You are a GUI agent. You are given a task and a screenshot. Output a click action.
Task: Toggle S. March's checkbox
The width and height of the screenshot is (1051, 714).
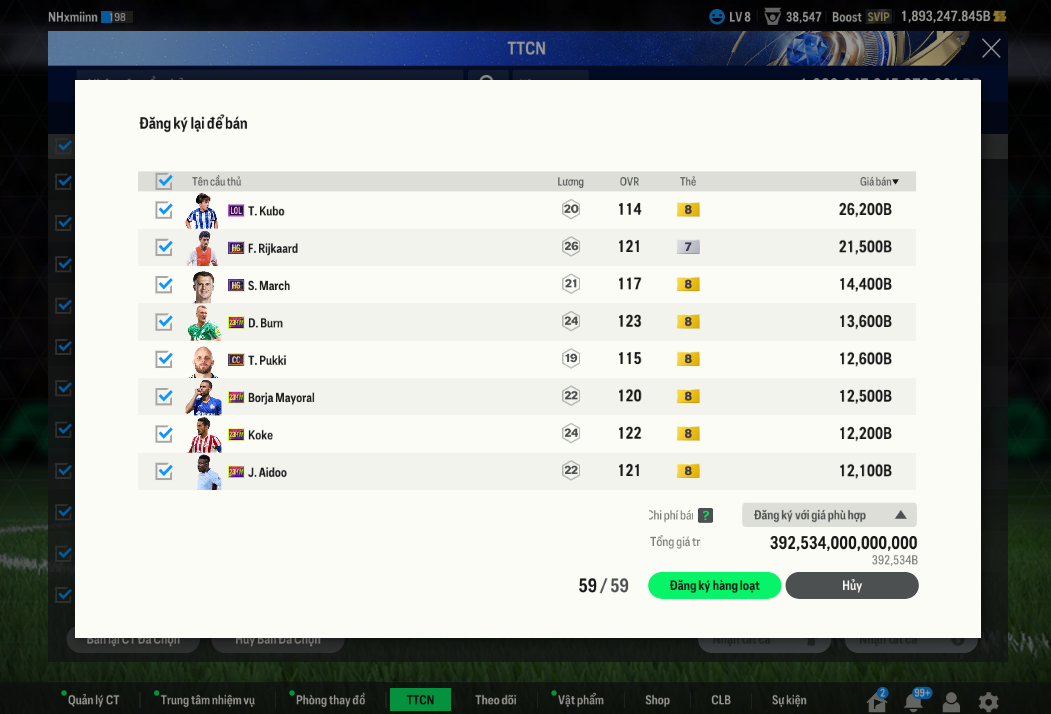click(164, 285)
